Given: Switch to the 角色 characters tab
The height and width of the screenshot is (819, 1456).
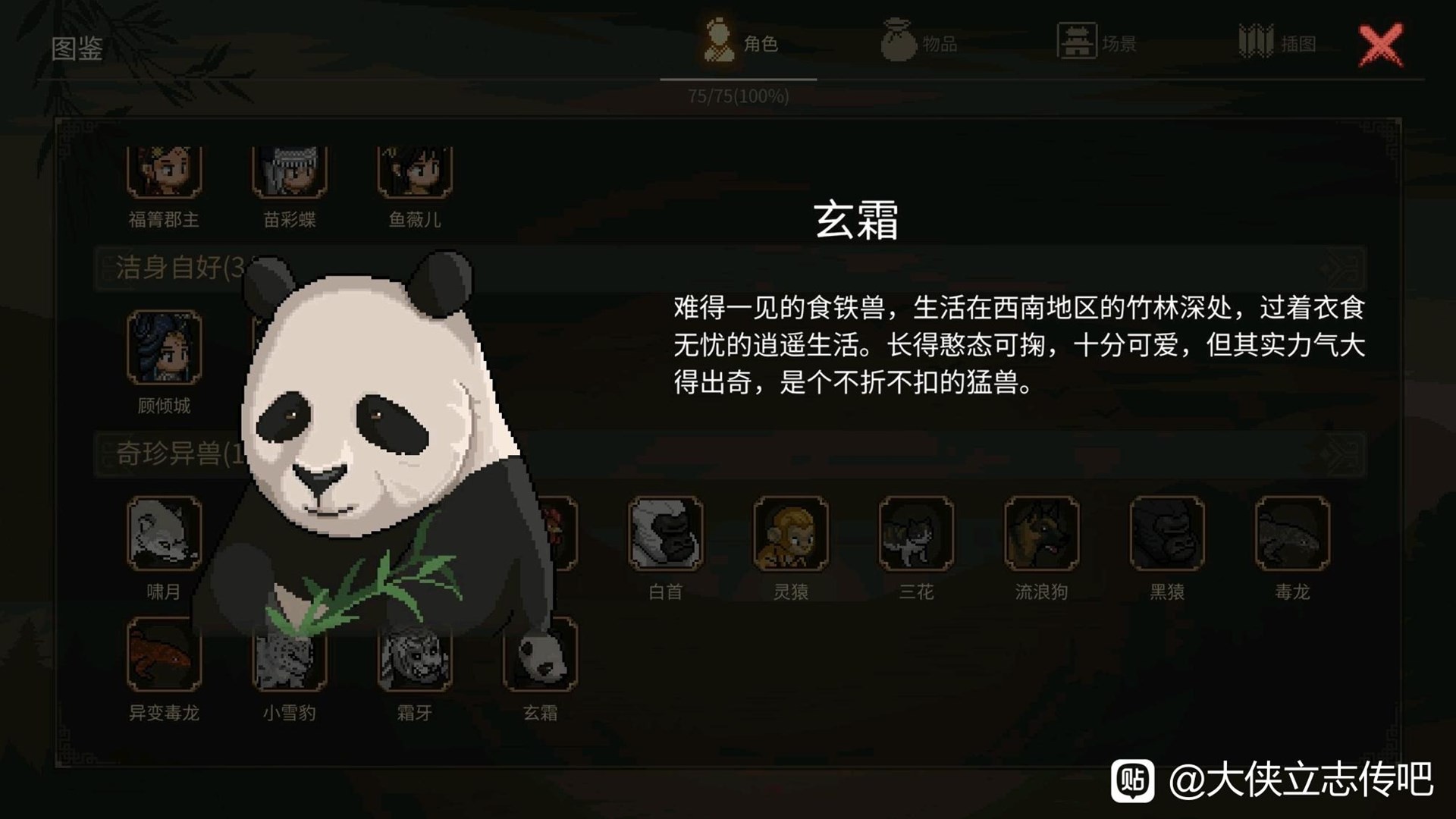Looking at the screenshot, I should (739, 43).
